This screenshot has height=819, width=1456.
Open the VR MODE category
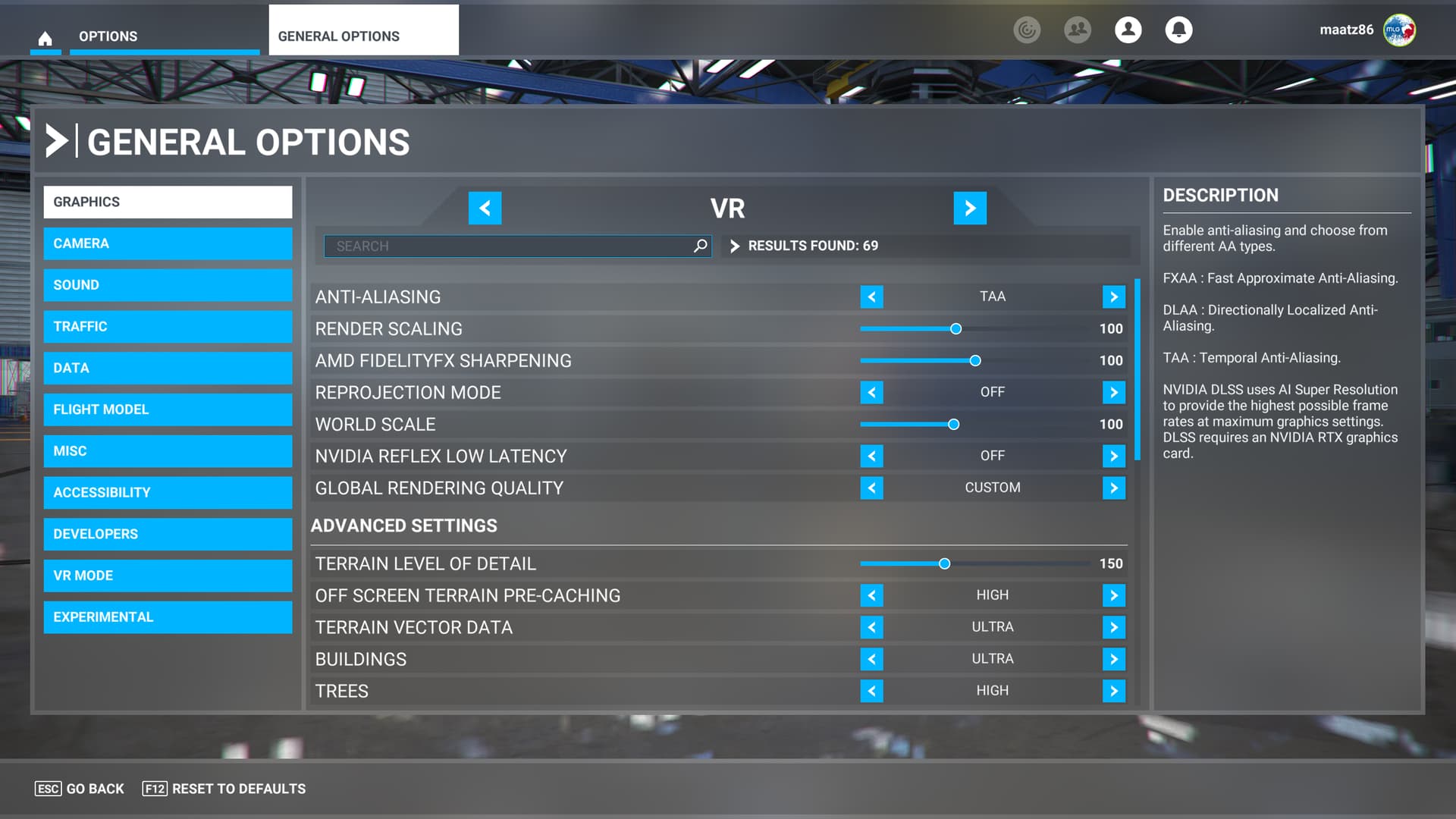pos(168,576)
